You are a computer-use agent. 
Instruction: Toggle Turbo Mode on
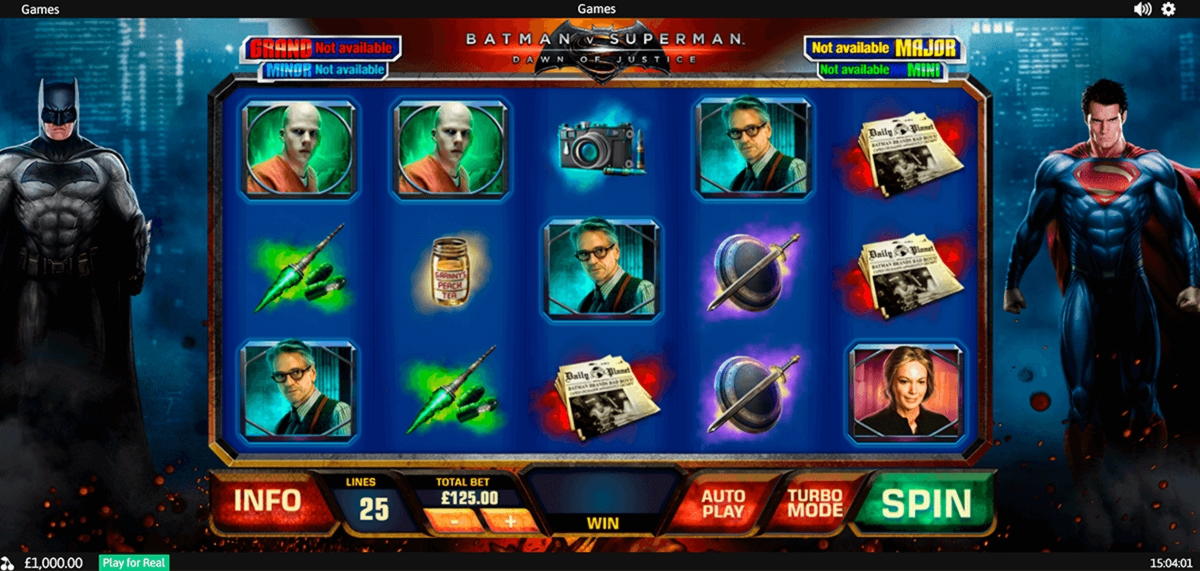pyautogui.click(x=815, y=503)
